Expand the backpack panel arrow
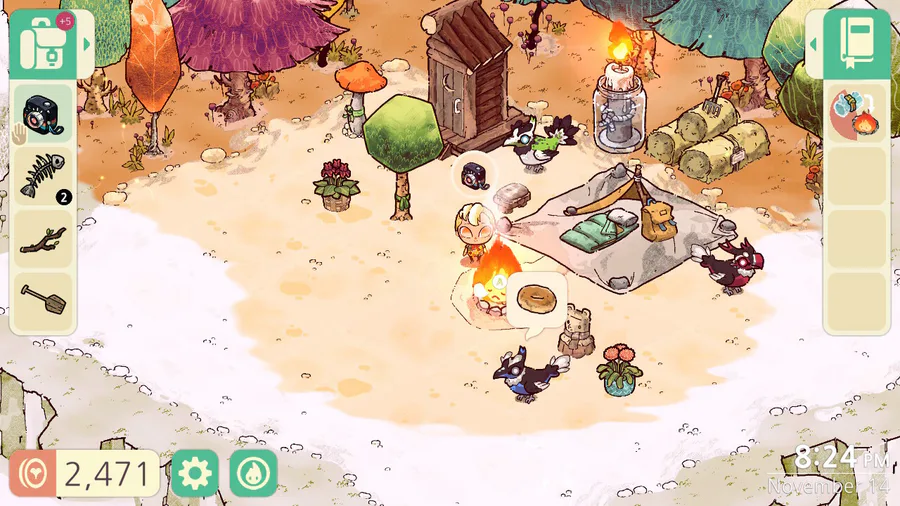The image size is (900, 506). [87, 45]
